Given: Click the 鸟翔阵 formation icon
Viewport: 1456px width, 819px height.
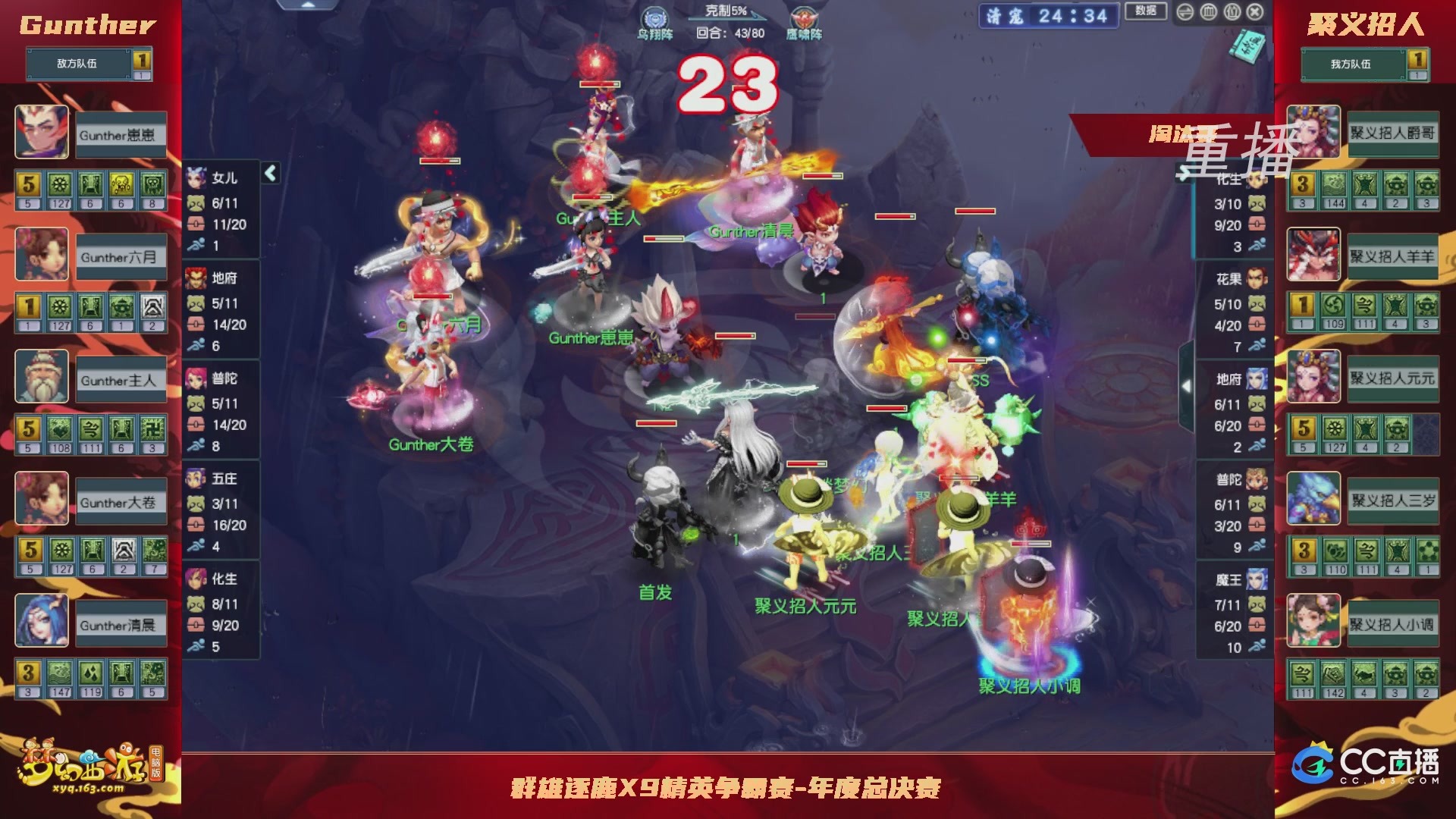Looking at the screenshot, I should coord(657,17).
